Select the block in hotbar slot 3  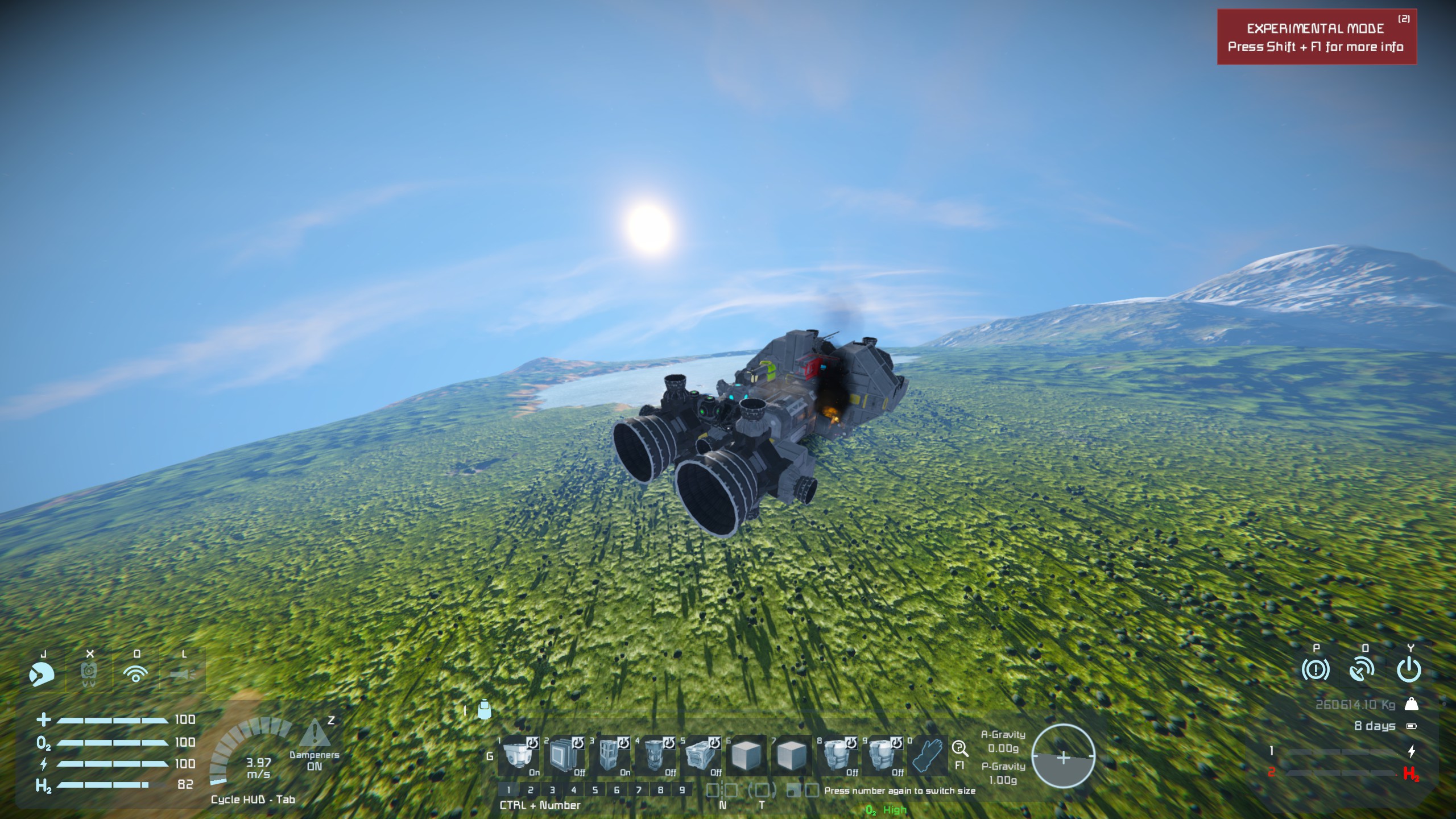click(x=610, y=755)
